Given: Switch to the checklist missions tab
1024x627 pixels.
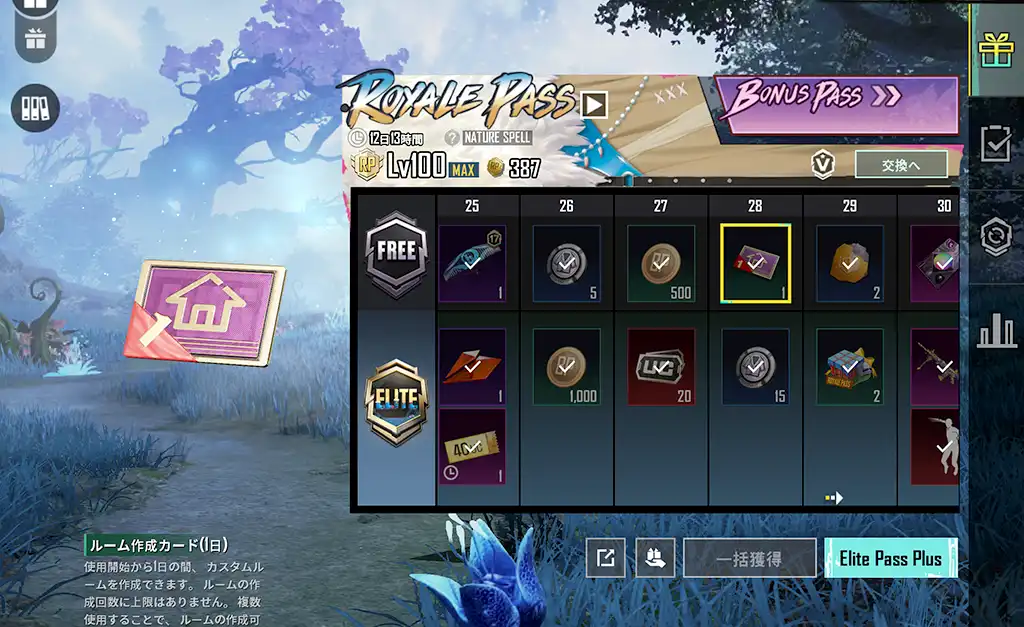Looking at the screenshot, I should (x=996, y=144).
